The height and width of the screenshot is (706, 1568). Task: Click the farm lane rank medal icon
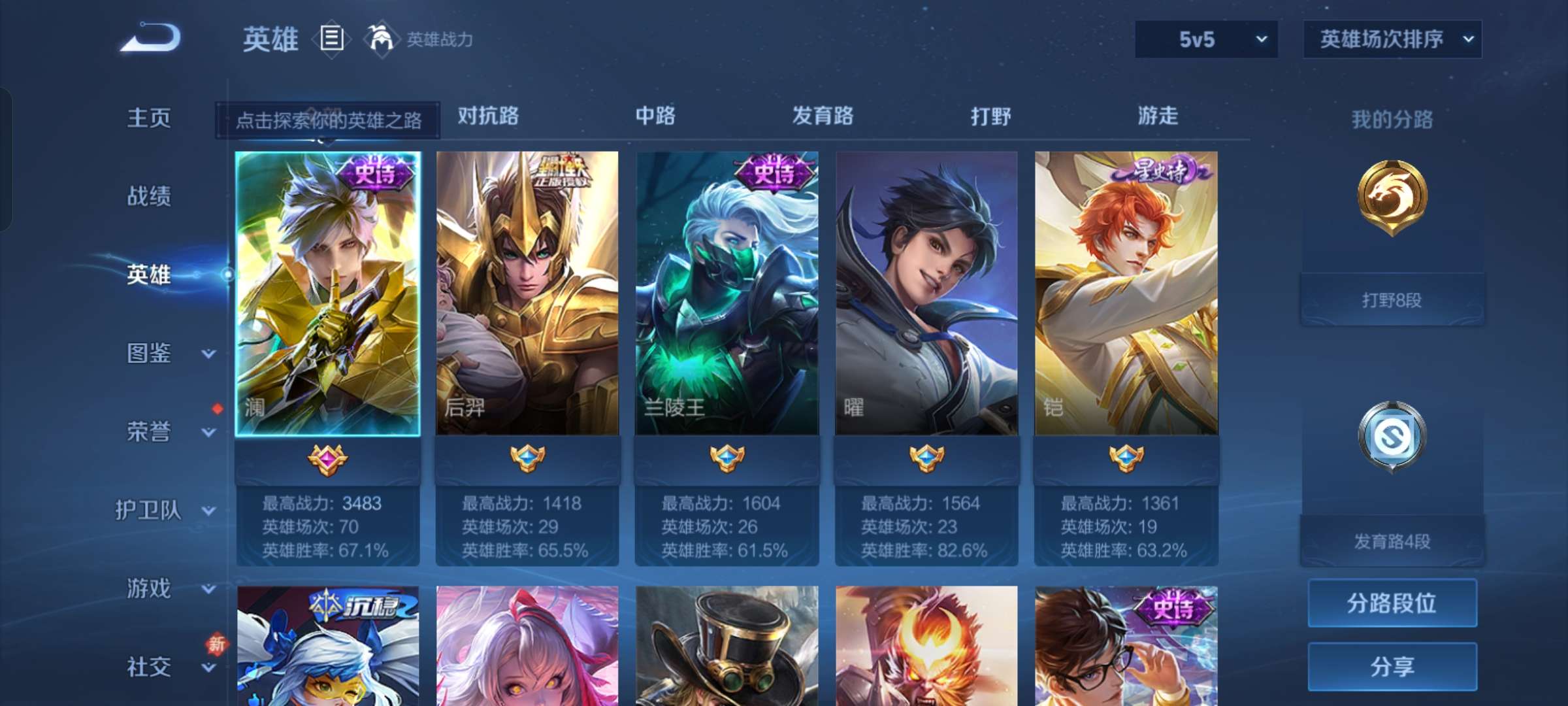click(x=1391, y=437)
